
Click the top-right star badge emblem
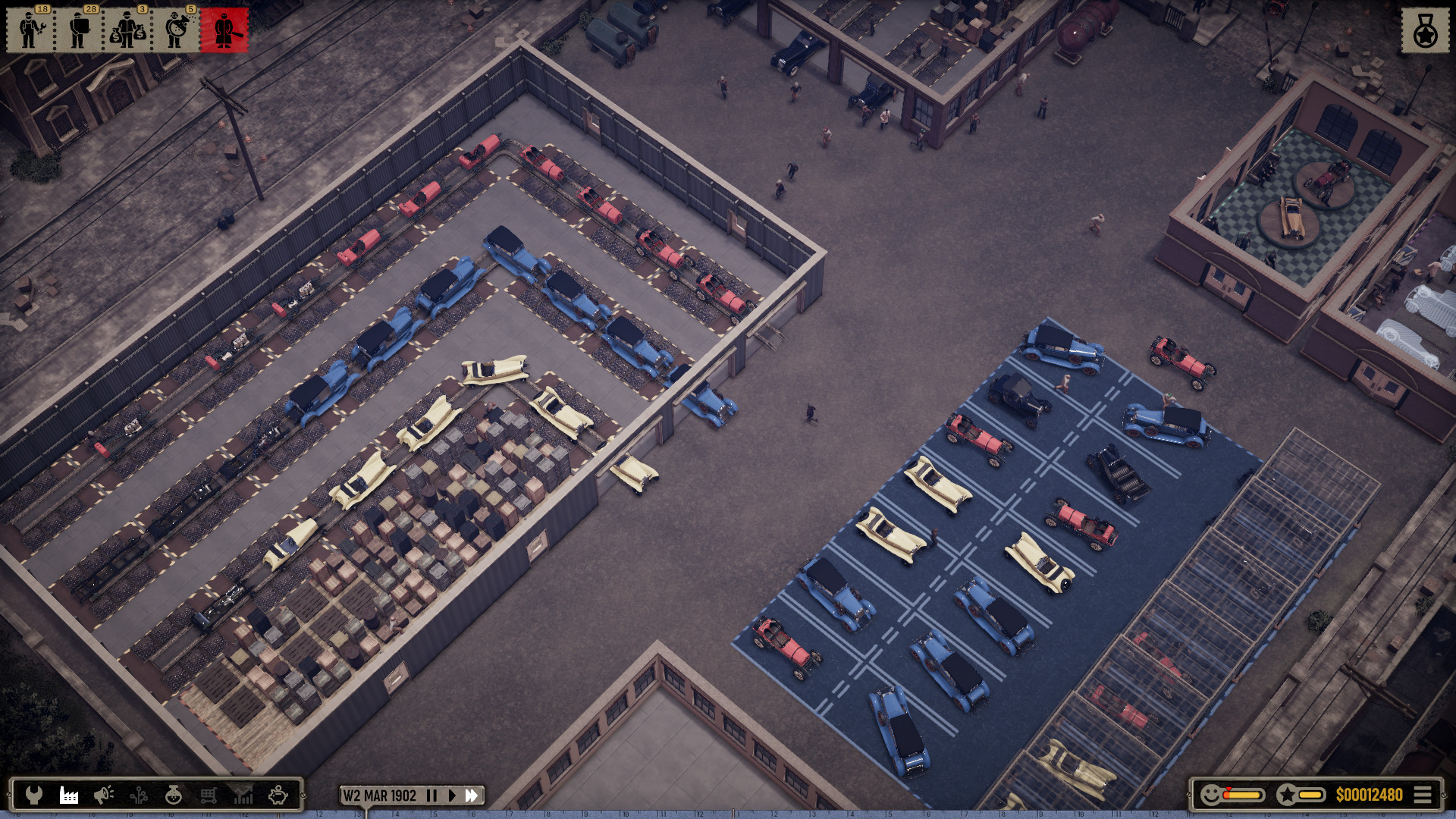[1426, 30]
